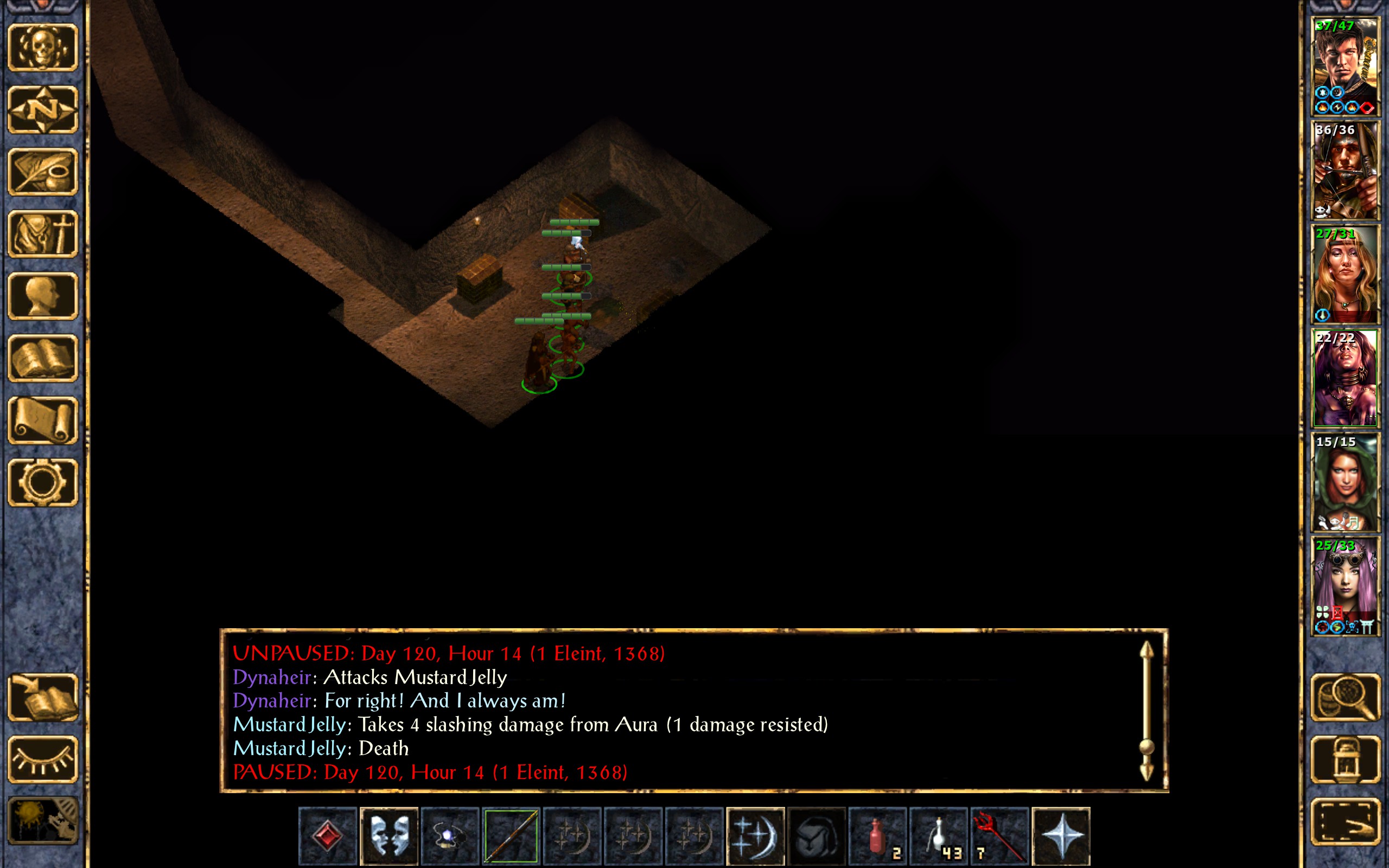The height and width of the screenshot is (868, 1389).
Task: Open the journal quill and inkwell button
Action: point(43,171)
